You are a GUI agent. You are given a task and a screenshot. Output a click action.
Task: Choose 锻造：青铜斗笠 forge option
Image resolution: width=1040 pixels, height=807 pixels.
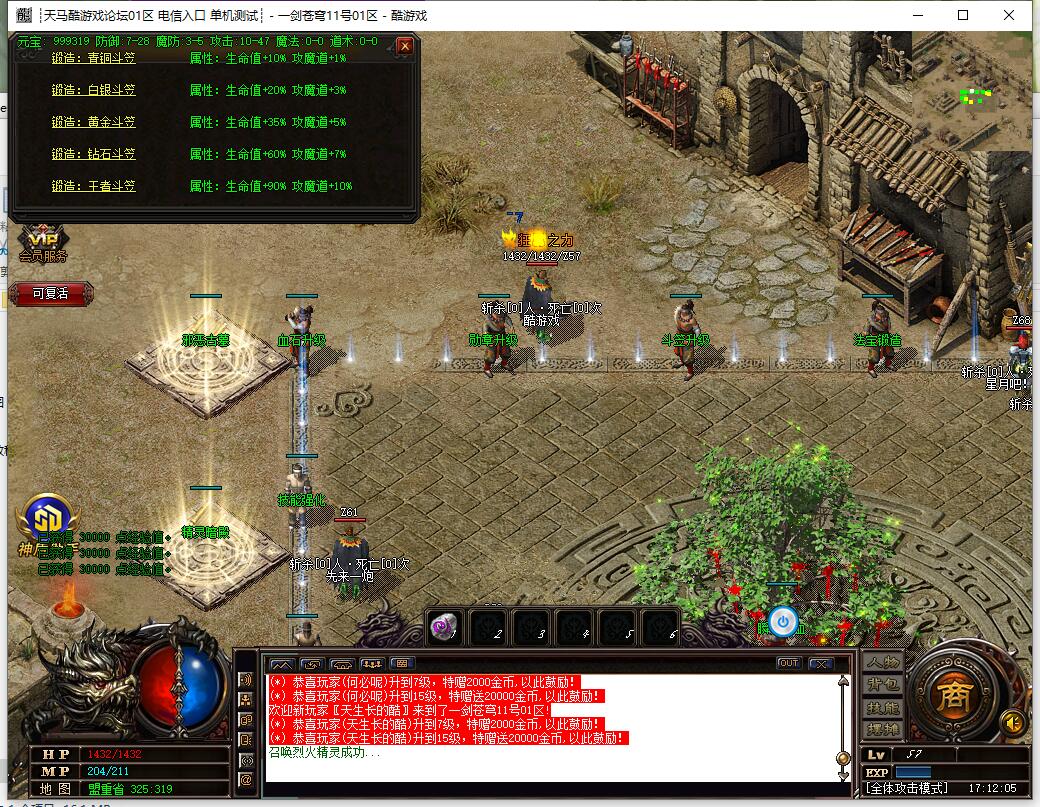coord(93,58)
